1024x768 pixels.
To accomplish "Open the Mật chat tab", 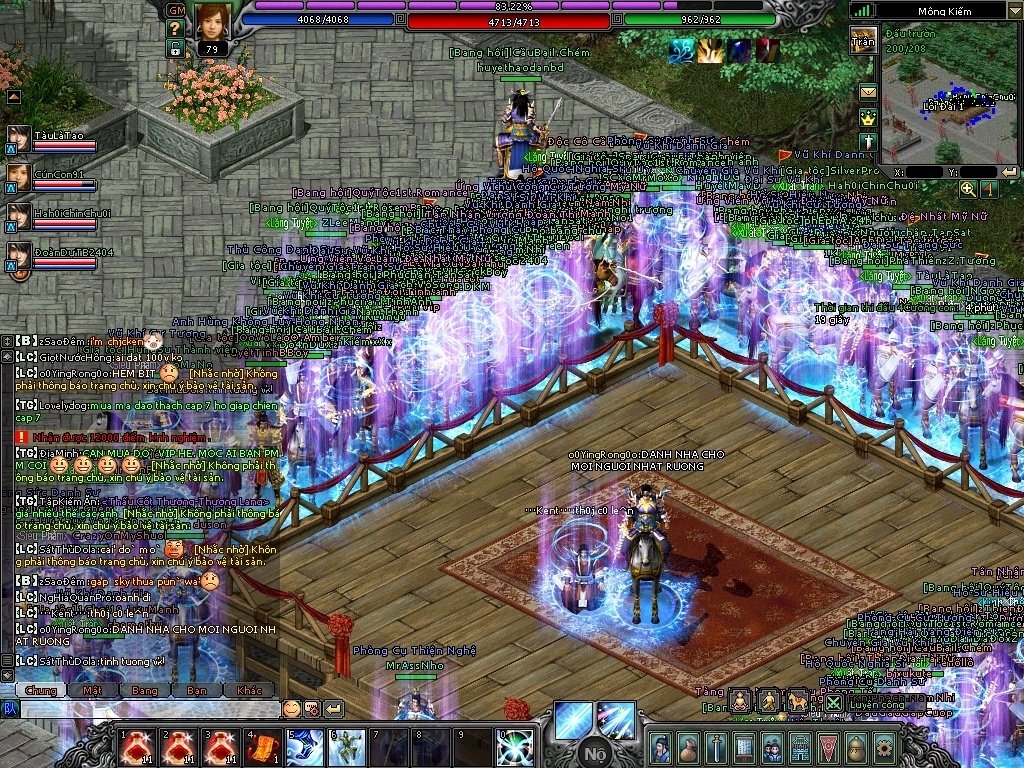I will [93, 690].
